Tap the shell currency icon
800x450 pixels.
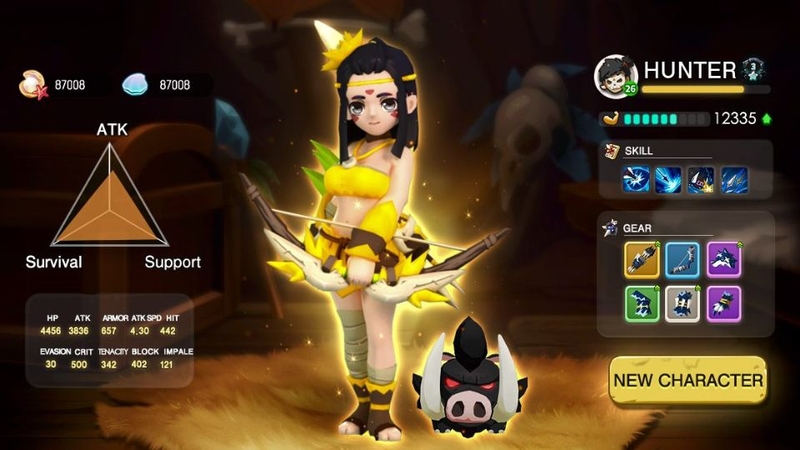point(31,86)
